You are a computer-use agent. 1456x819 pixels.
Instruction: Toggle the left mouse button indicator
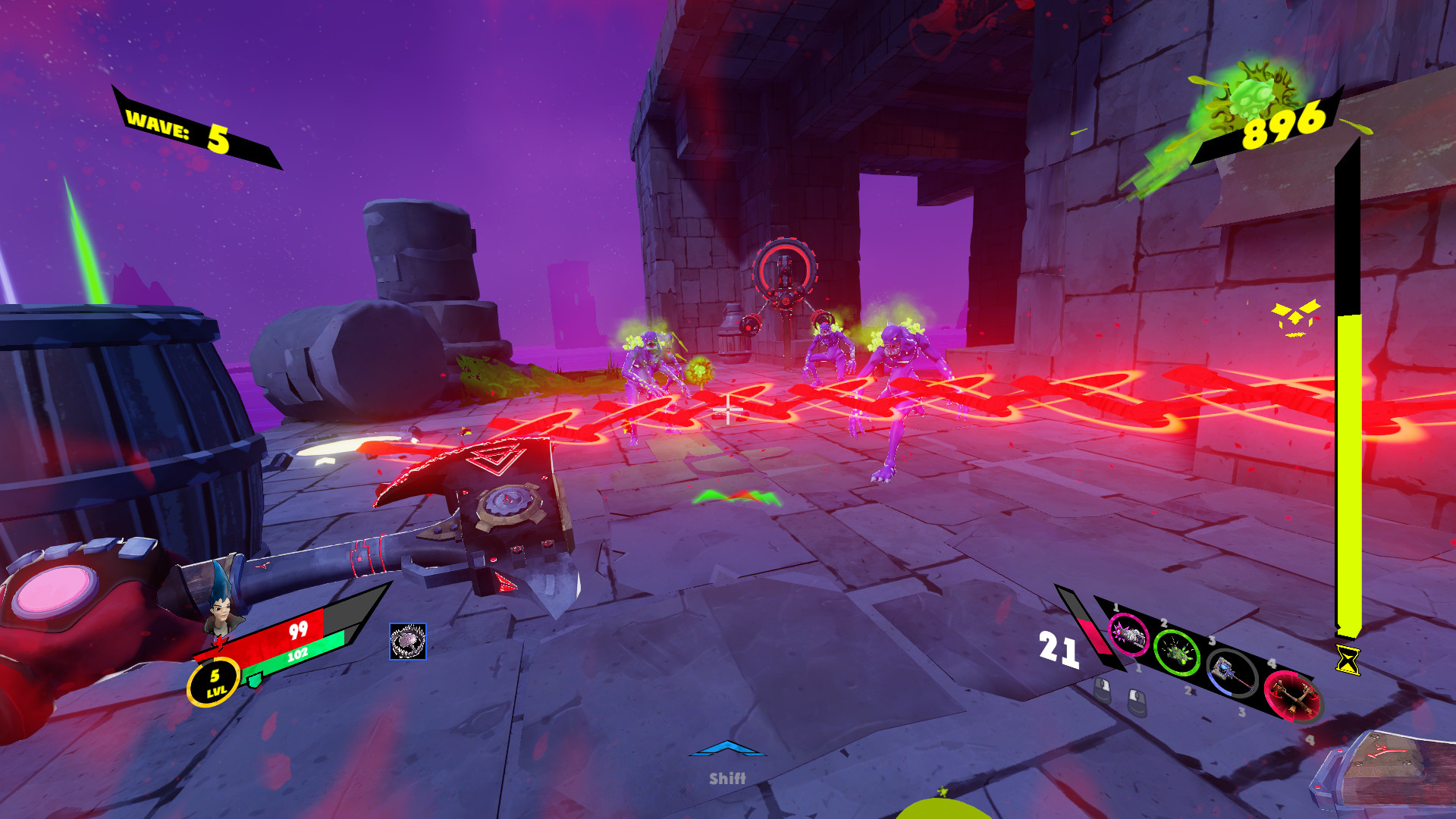1103,692
